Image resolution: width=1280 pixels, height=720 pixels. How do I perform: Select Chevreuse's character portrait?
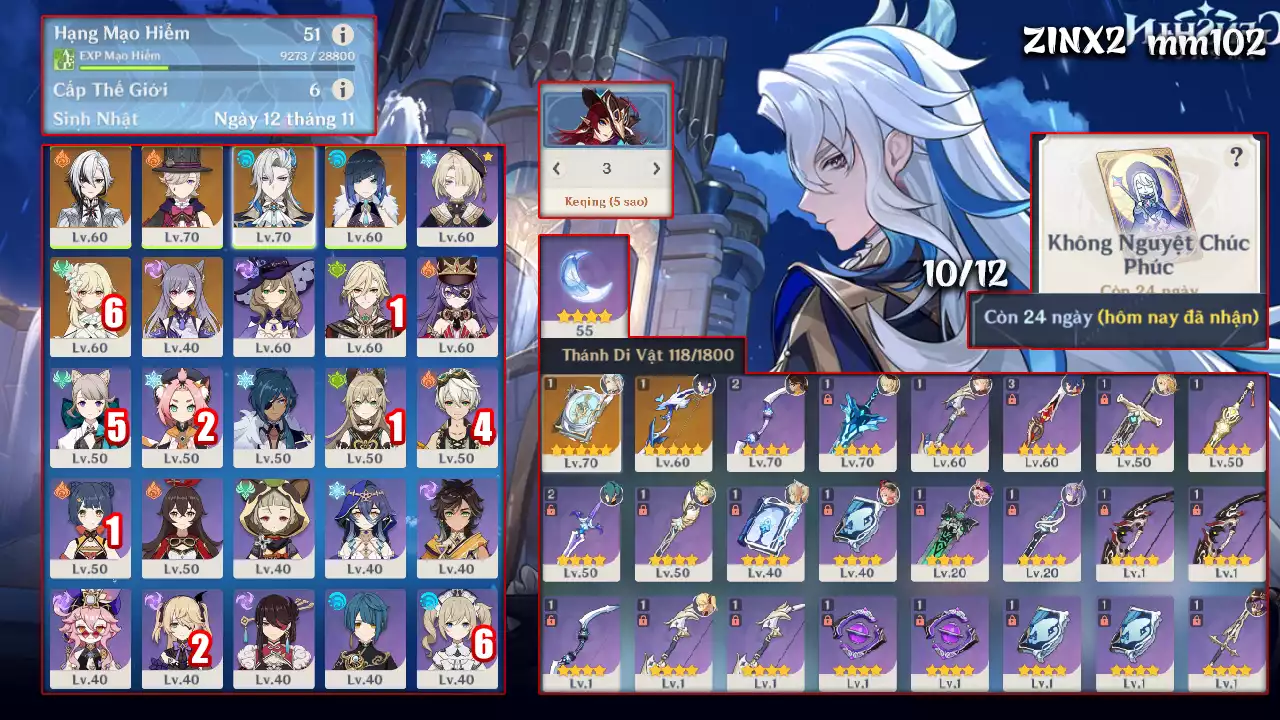[457, 304]
